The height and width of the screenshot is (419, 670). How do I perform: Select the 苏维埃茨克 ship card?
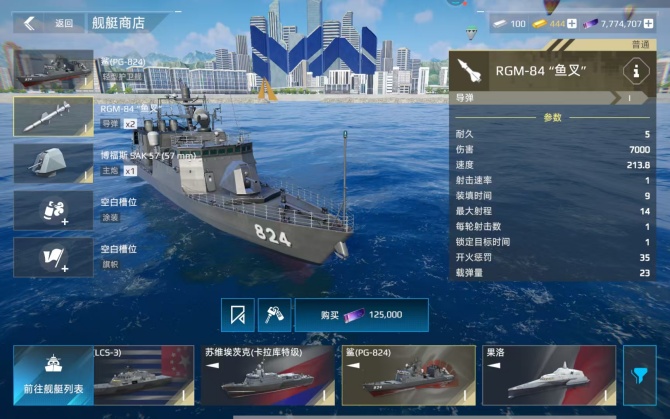(266, 375)
